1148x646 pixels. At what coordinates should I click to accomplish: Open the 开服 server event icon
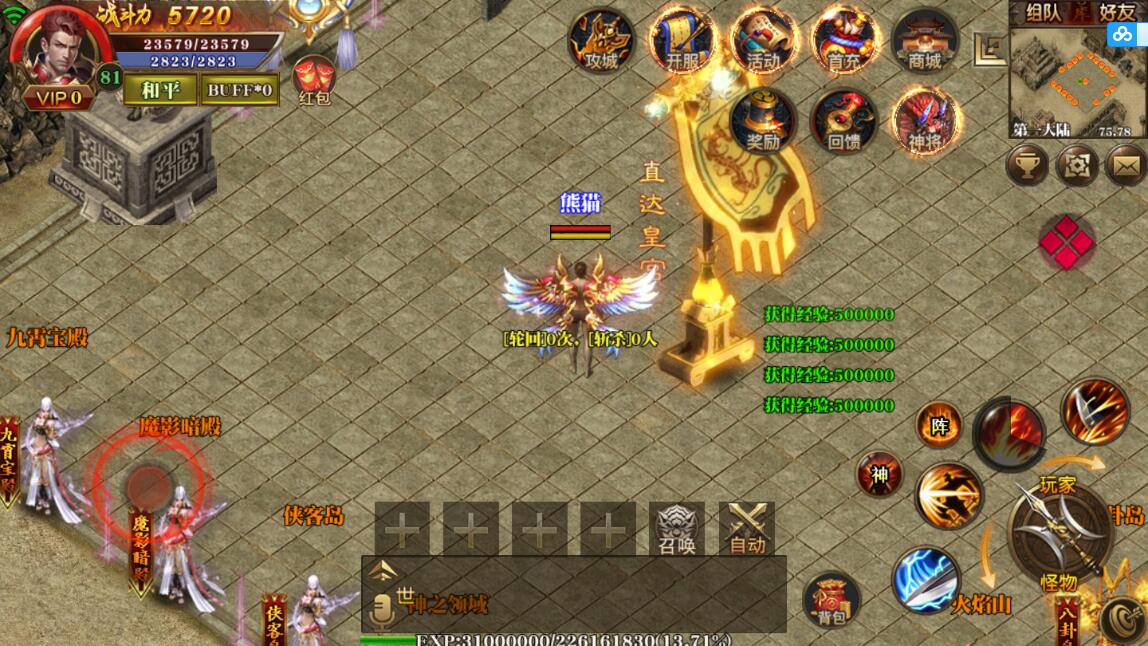683,42
